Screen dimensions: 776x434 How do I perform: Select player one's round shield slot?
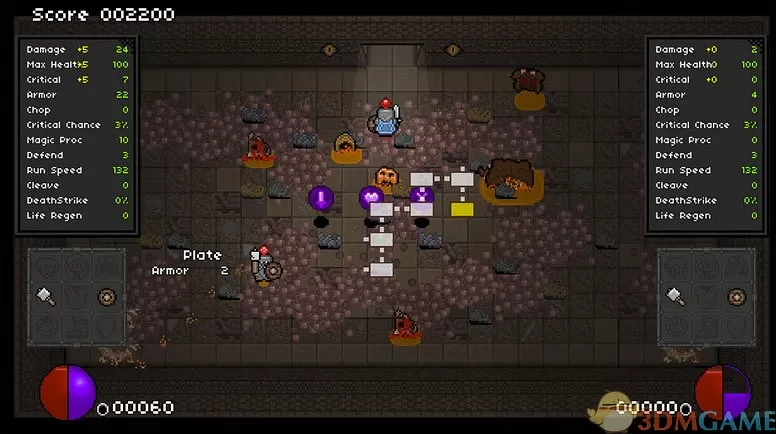click(107, 296)
